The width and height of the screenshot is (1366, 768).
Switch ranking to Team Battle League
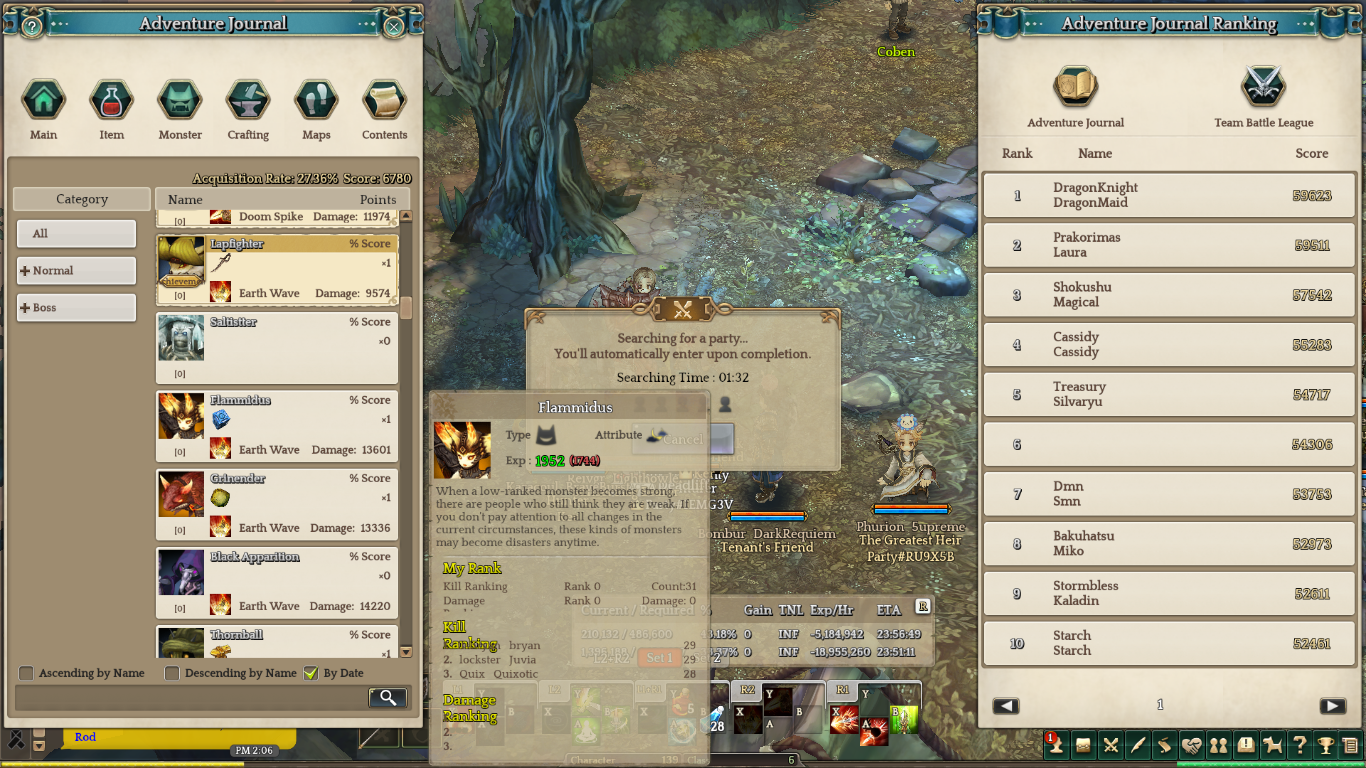1263,97
